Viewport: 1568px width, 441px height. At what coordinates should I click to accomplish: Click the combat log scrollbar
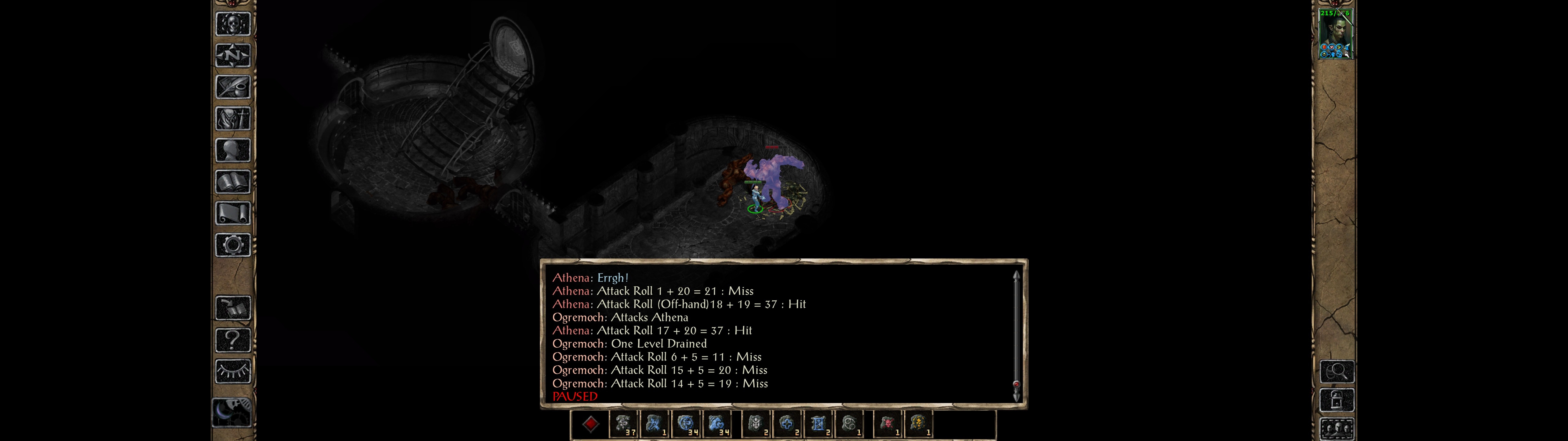(1016, 335)
